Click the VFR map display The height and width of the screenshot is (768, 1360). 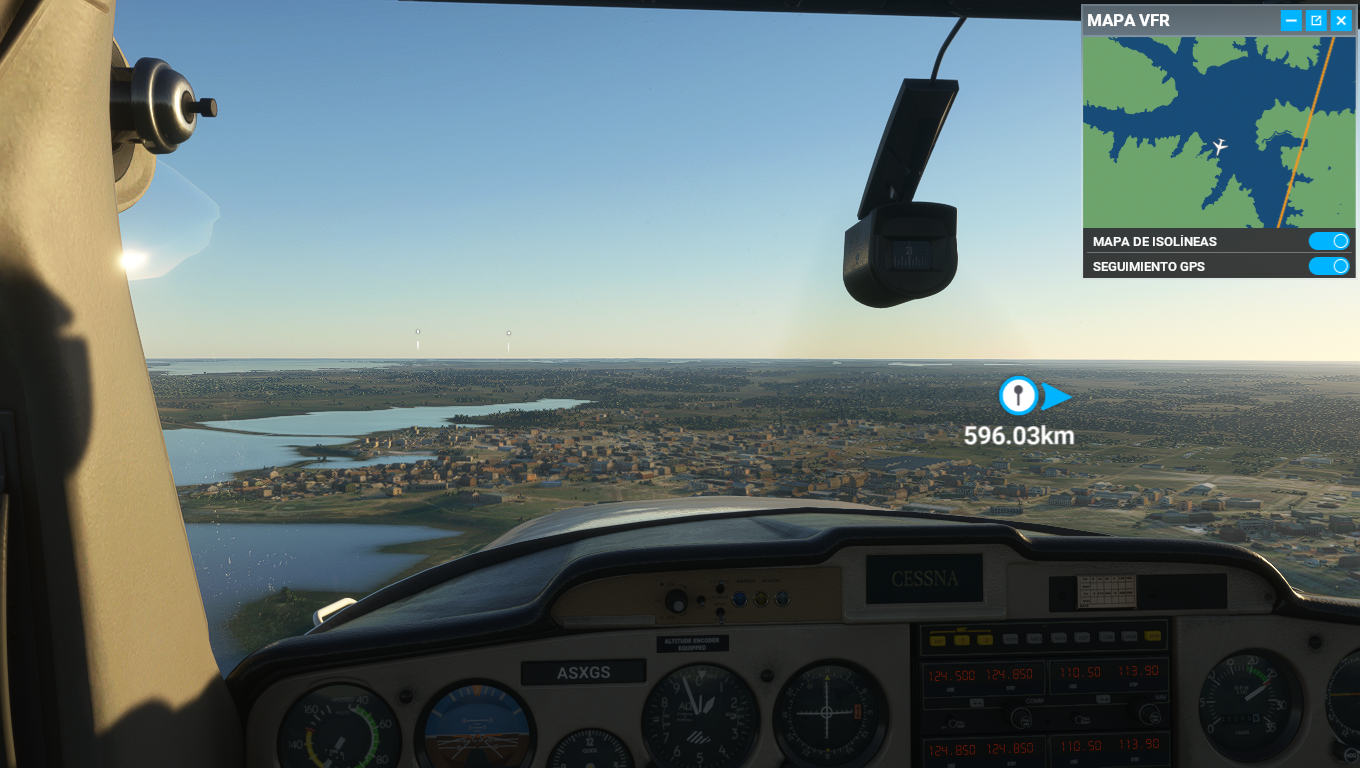1218,132
